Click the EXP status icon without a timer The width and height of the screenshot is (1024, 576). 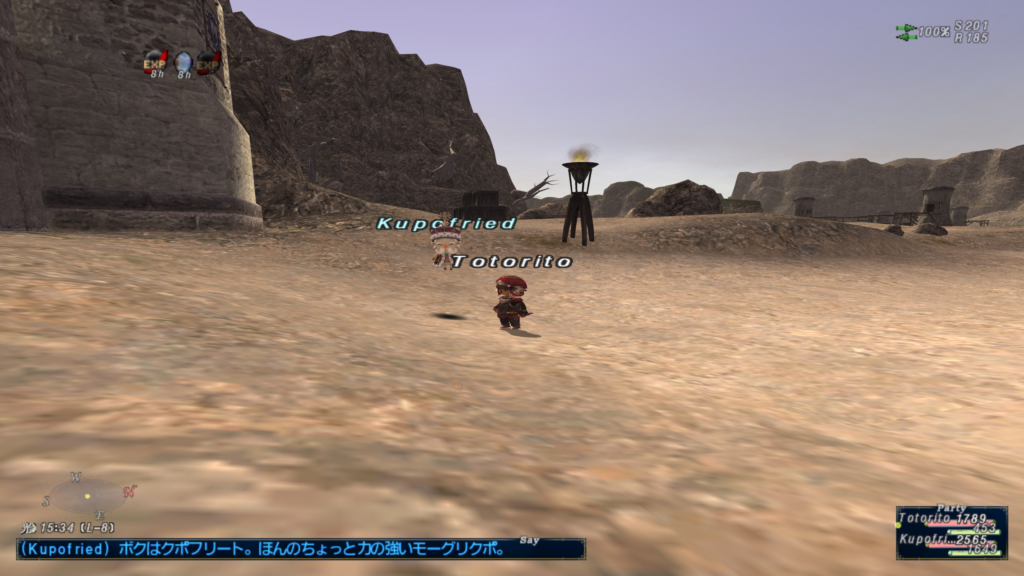(209, 62)
